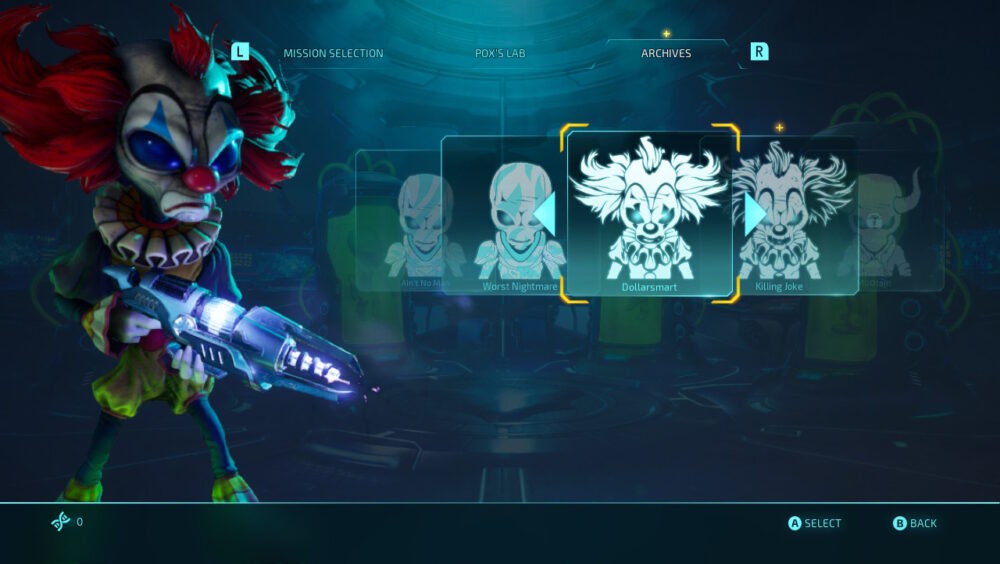
Task: Select the Archives tab
Action: coord(666,53)
